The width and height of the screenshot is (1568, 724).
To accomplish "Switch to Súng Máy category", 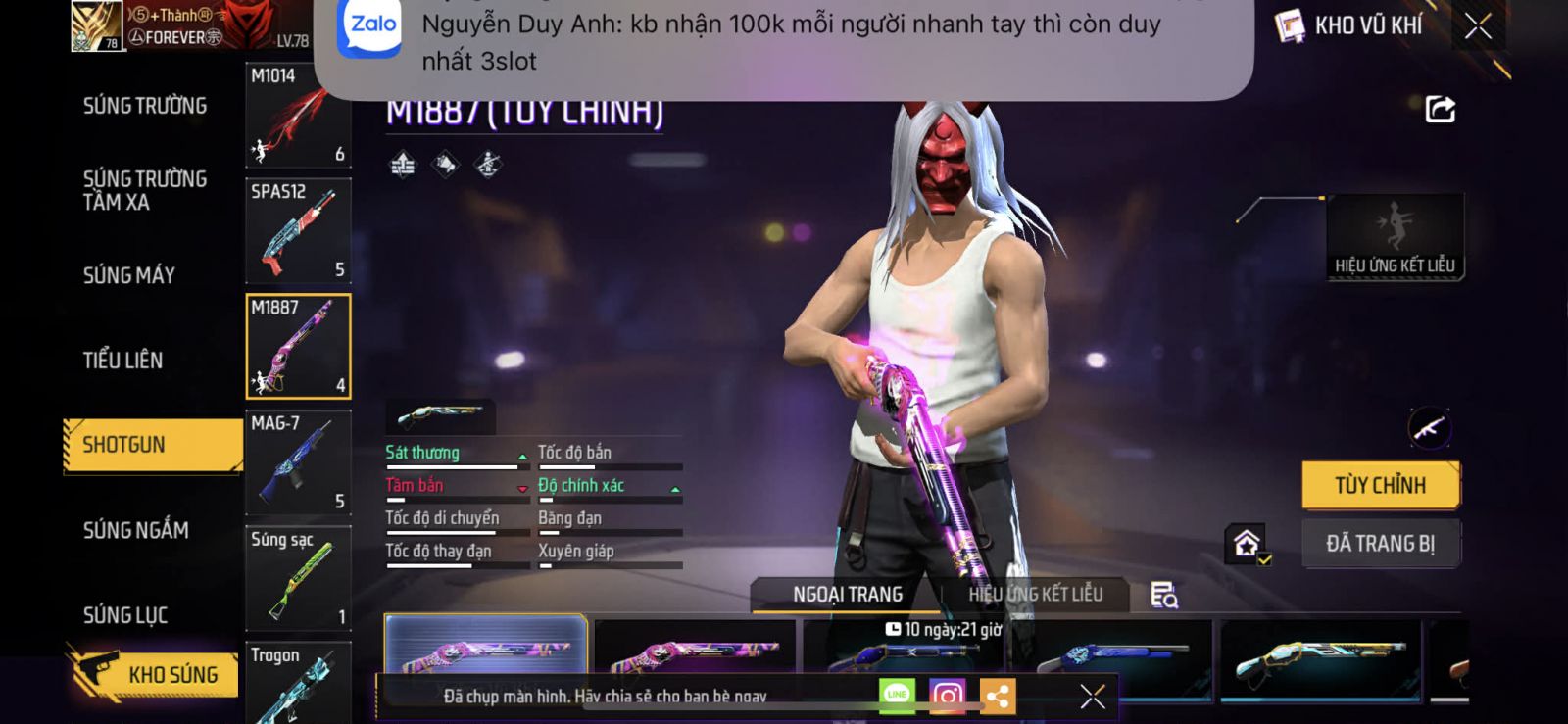I will 129,275.
